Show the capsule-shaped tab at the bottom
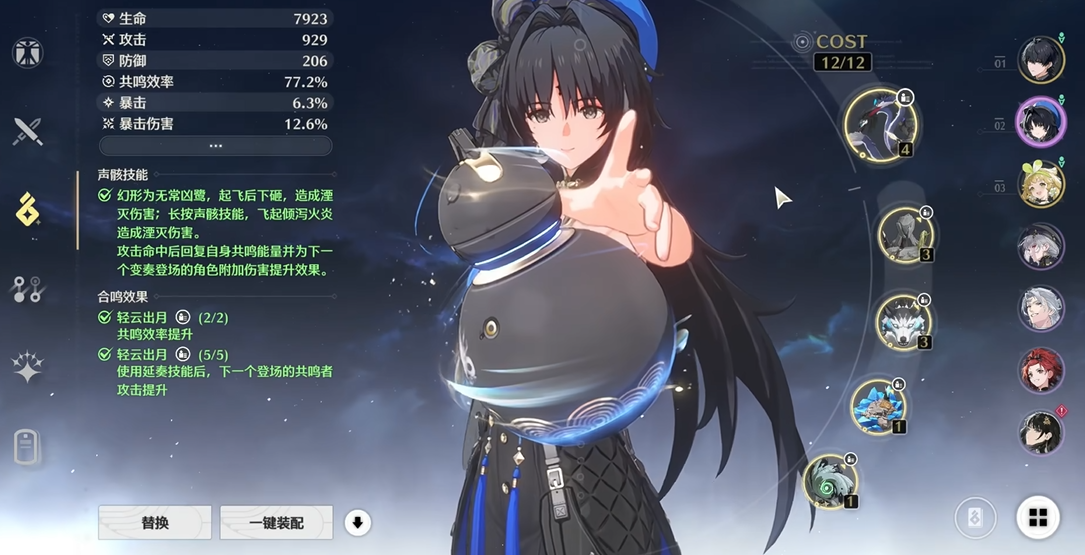1085x555 pixels. coord(27,447)
